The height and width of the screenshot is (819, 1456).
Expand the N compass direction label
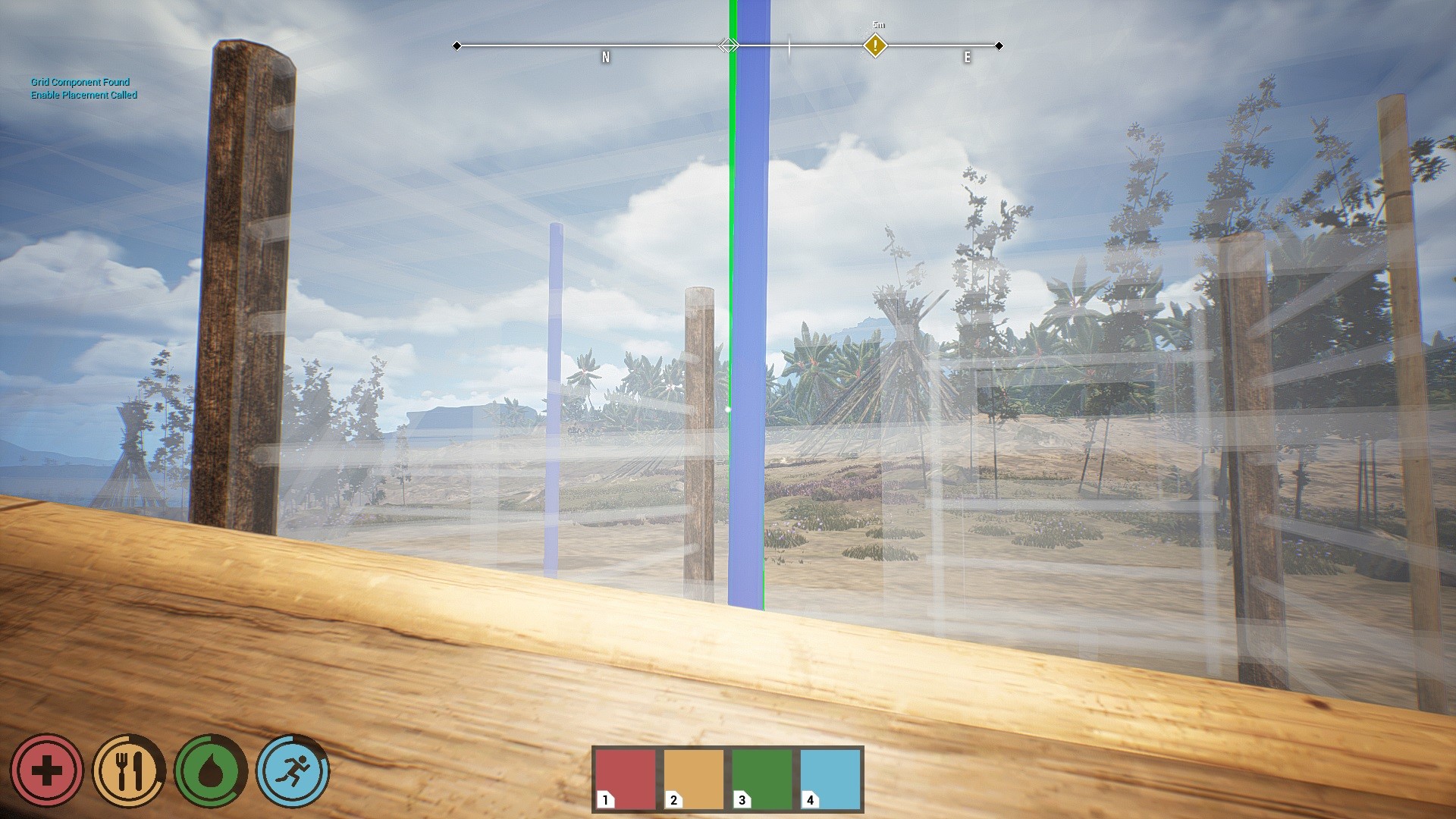[x=605, y=56]
